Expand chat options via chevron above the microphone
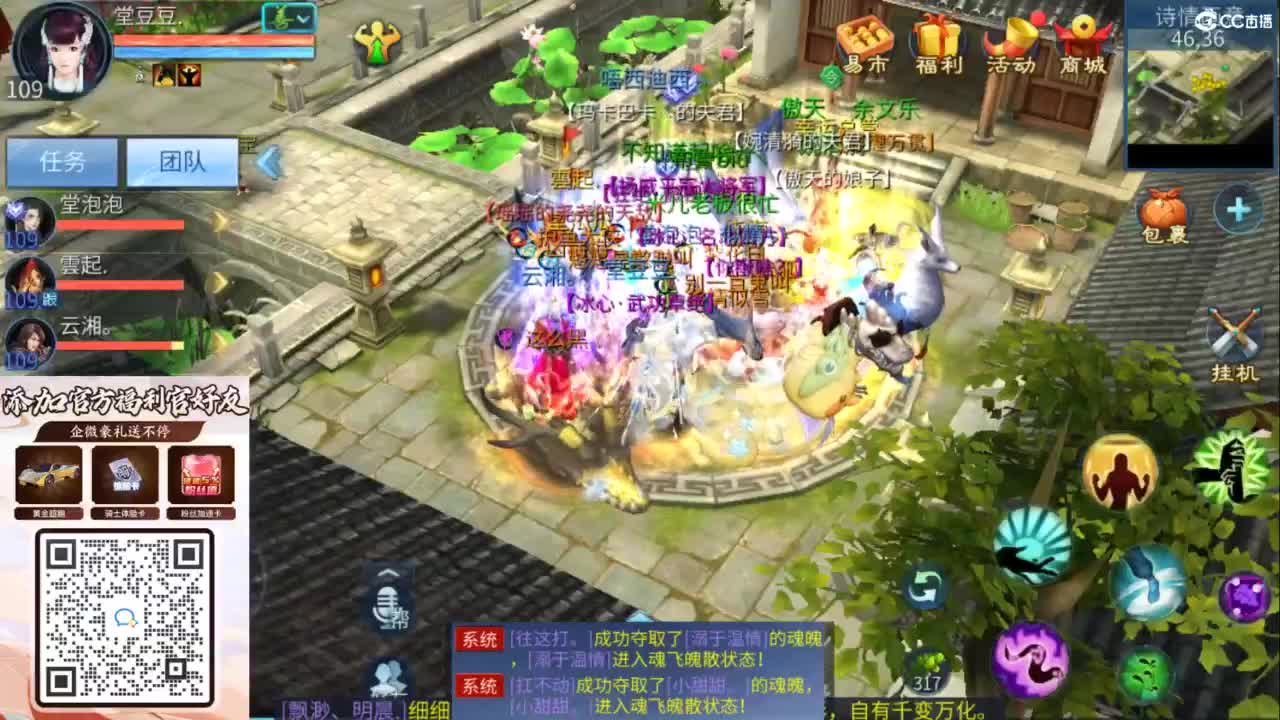 [x=388, y=572]
